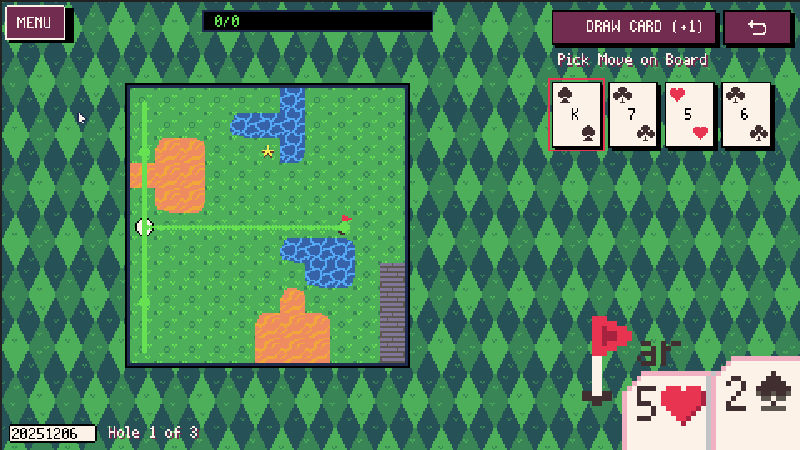Image resolution: width=800 pixels, height=450 pixels.
Task: Choose the 7 of clubs card
Action: pos(634,115)
